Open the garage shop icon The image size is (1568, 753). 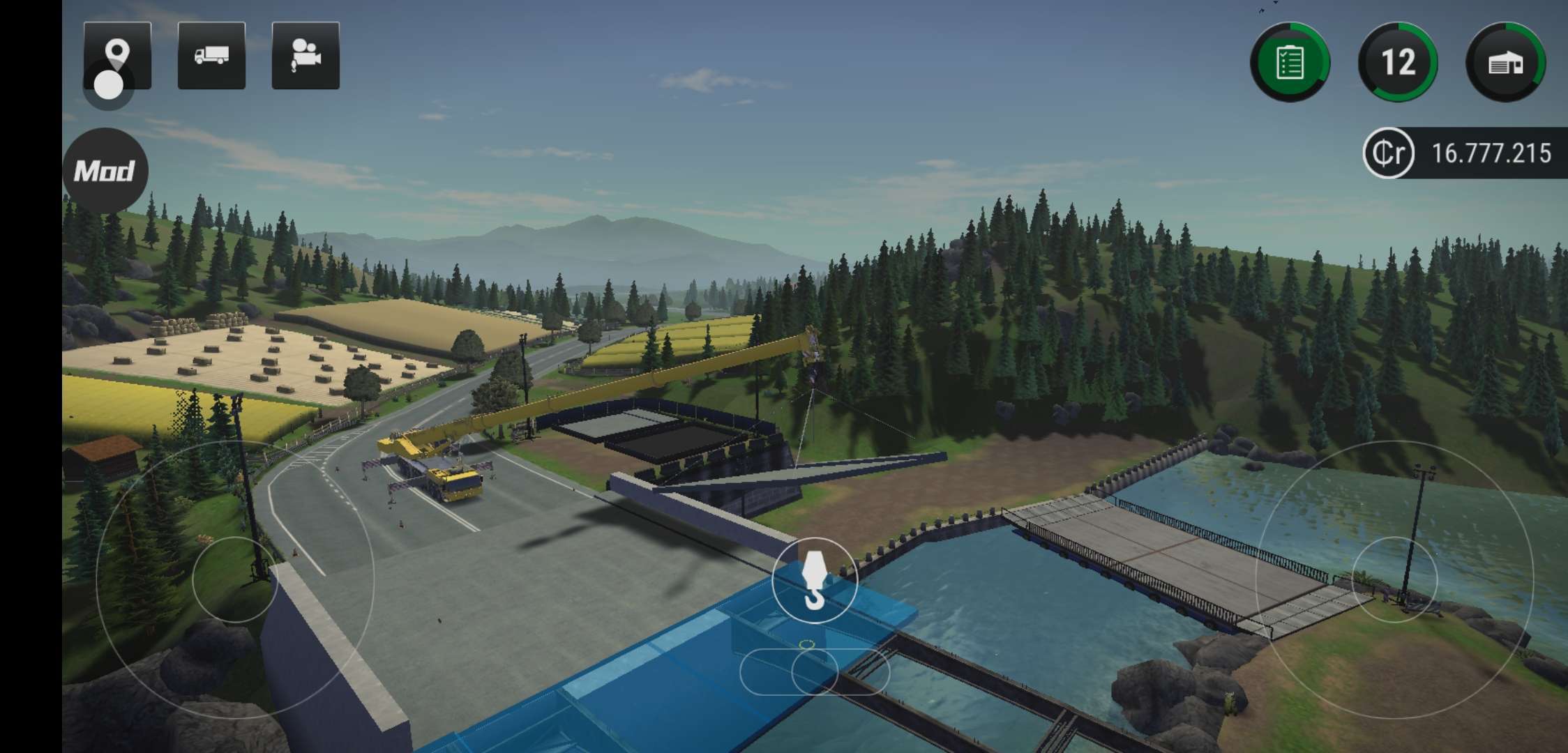1506,62
